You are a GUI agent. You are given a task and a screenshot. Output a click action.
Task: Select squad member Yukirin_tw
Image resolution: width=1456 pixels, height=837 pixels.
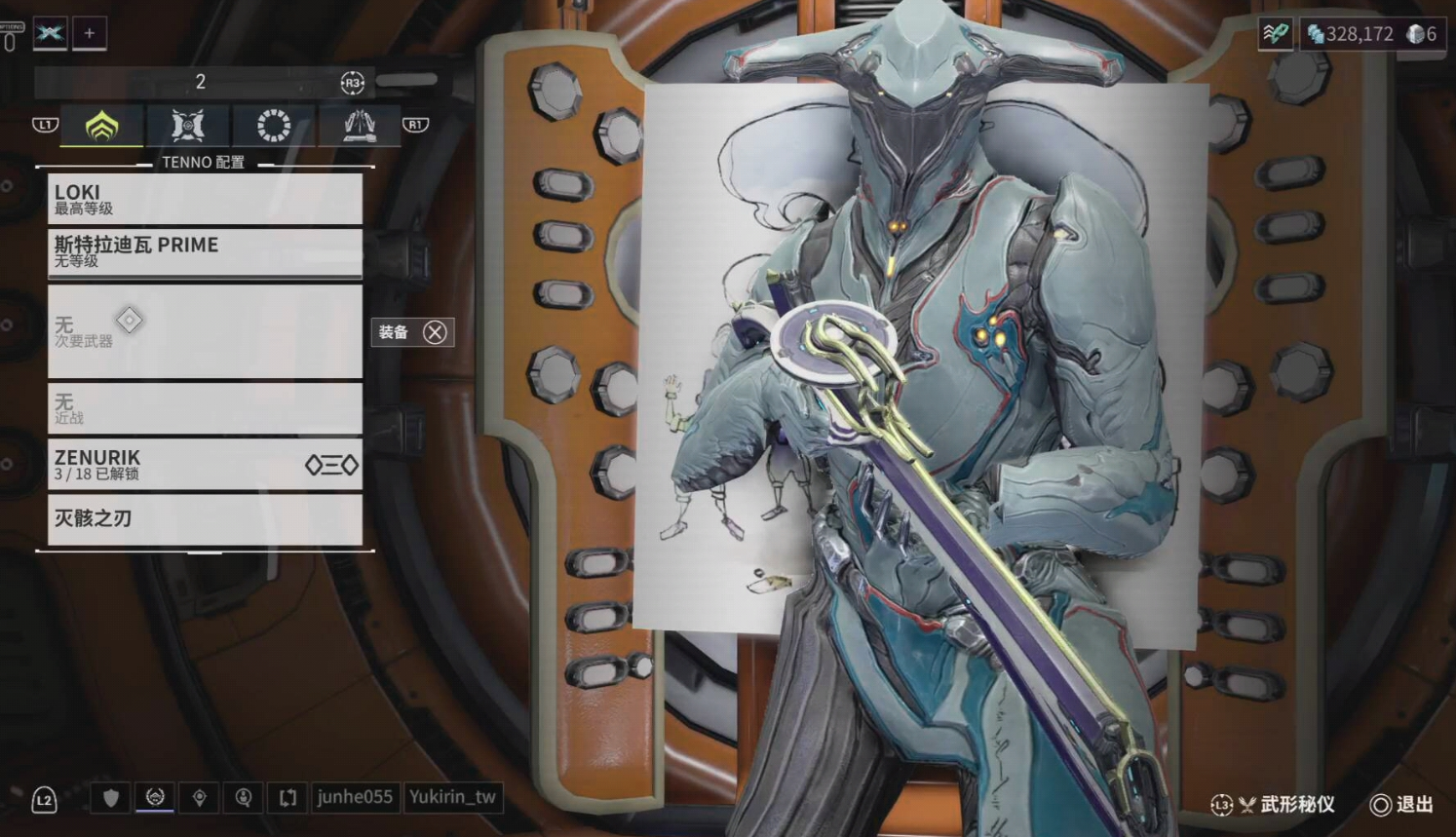pyautogui.click(x=452, y=797)
